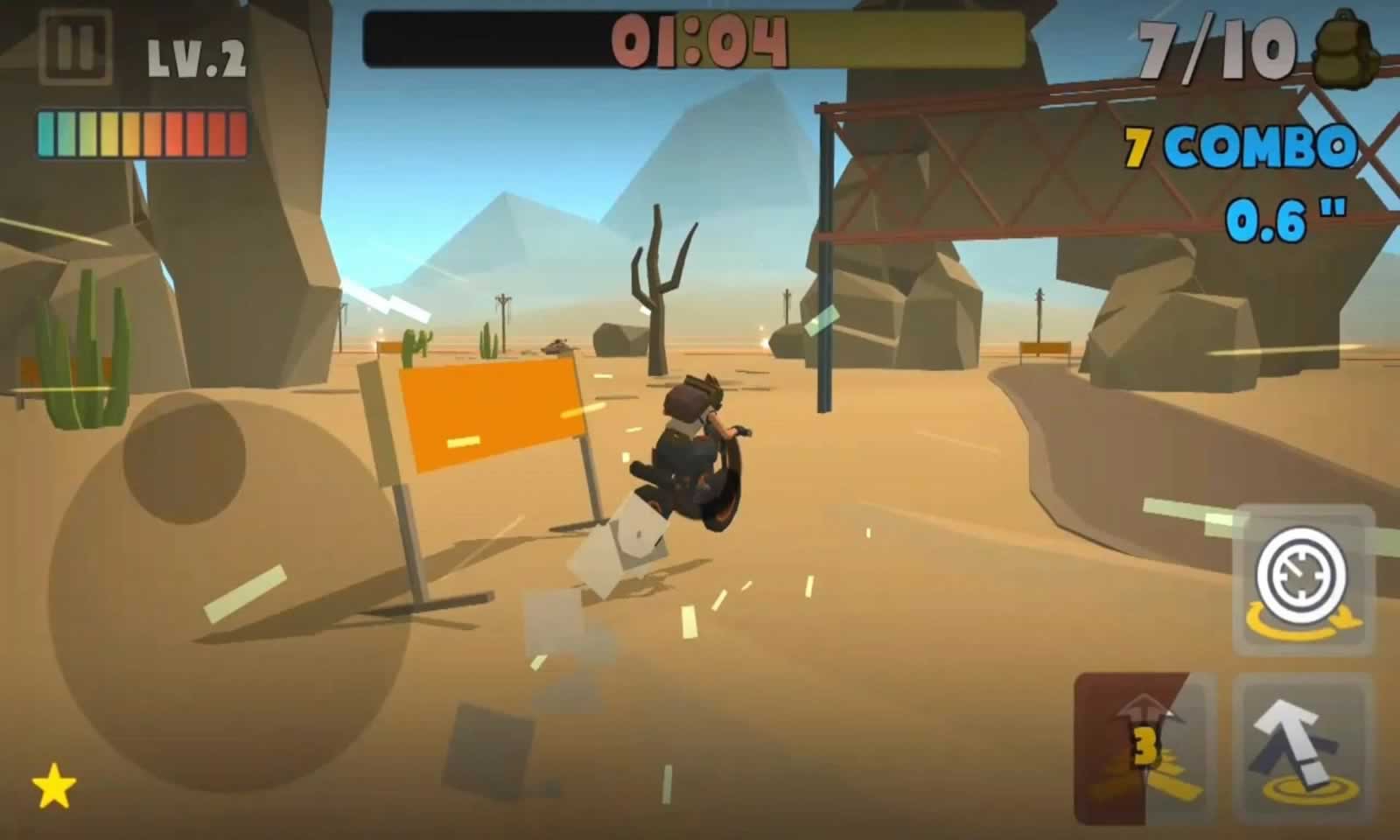The height and width of the screenshot is (840, 1400).
Task: Activate the crosshair target button
Action: coord(1303,578)
